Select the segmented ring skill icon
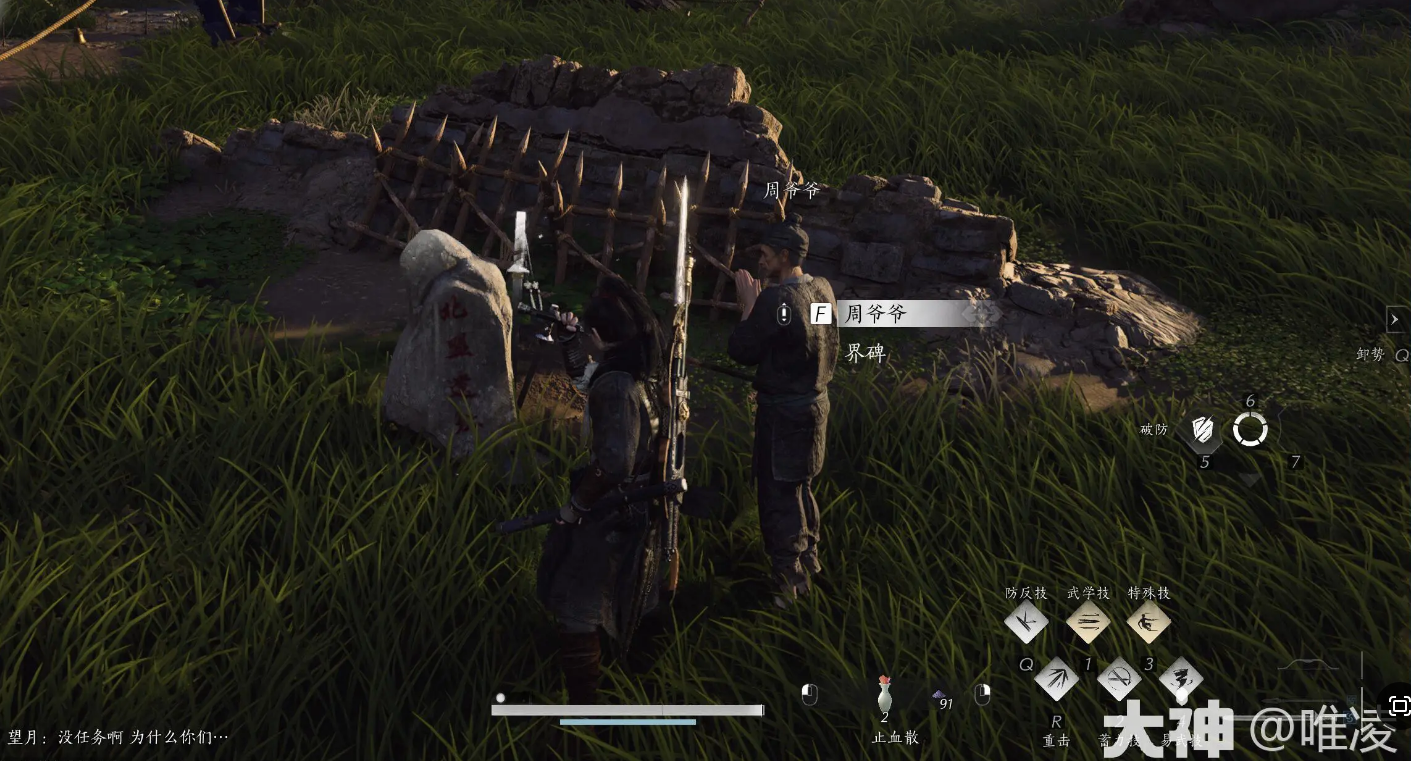The image size is (1411, 761). (1250, 430)
